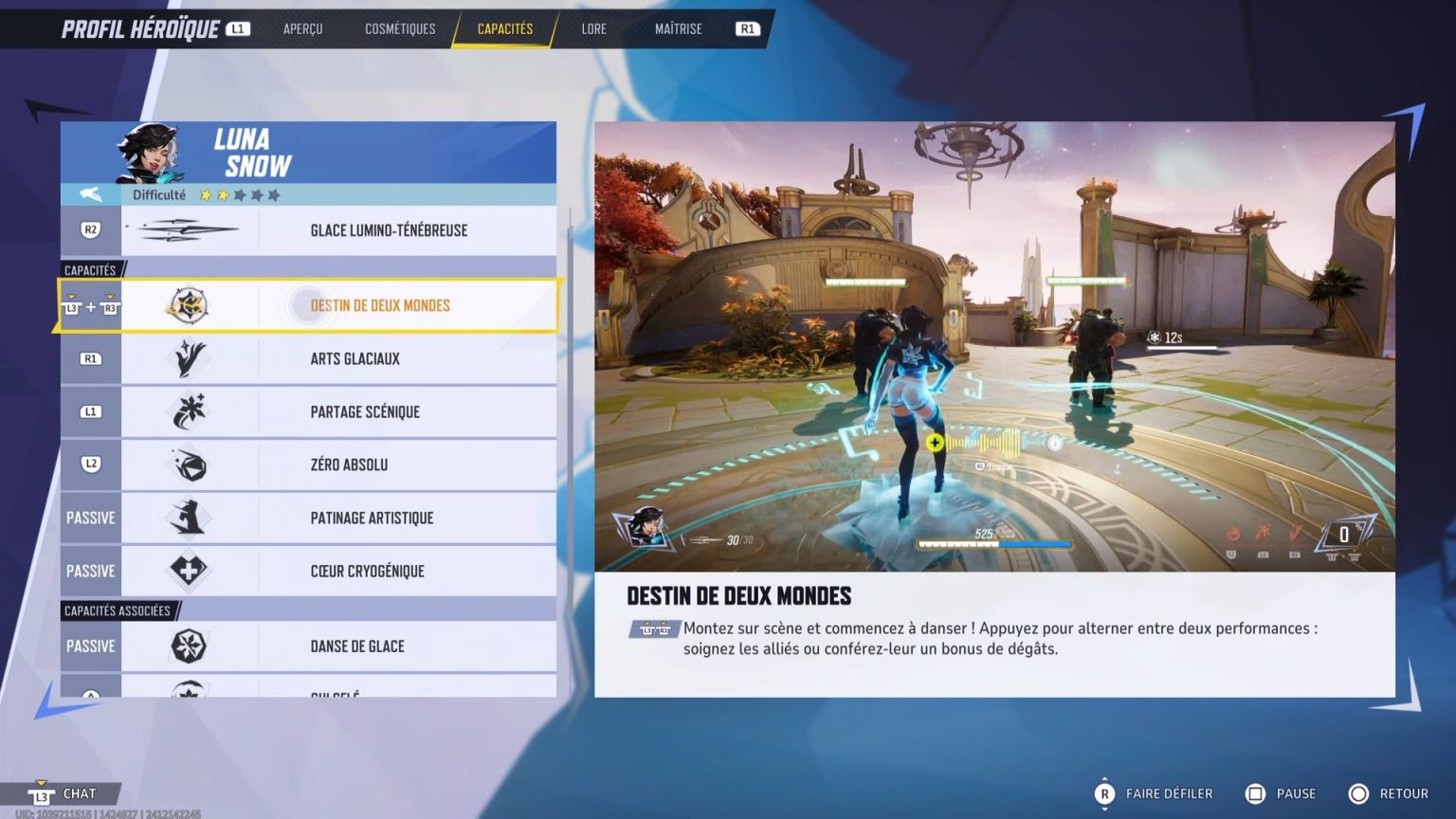Screen dimensions: 1456x819
Task: Switch to the Lore tab
Action: pos(593,28)
